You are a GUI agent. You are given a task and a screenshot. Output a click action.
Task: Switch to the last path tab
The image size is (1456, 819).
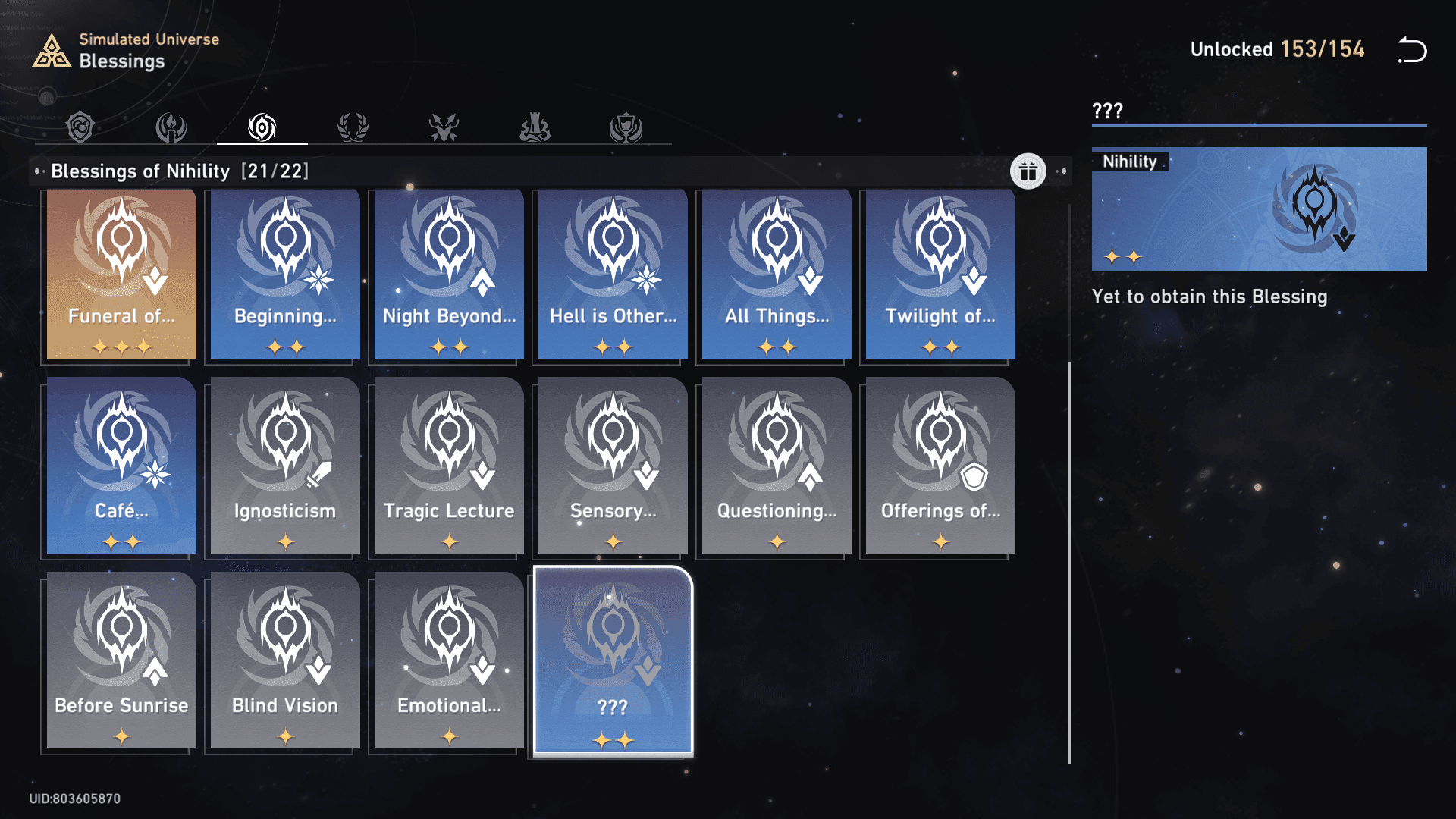[x=626, y=127]
